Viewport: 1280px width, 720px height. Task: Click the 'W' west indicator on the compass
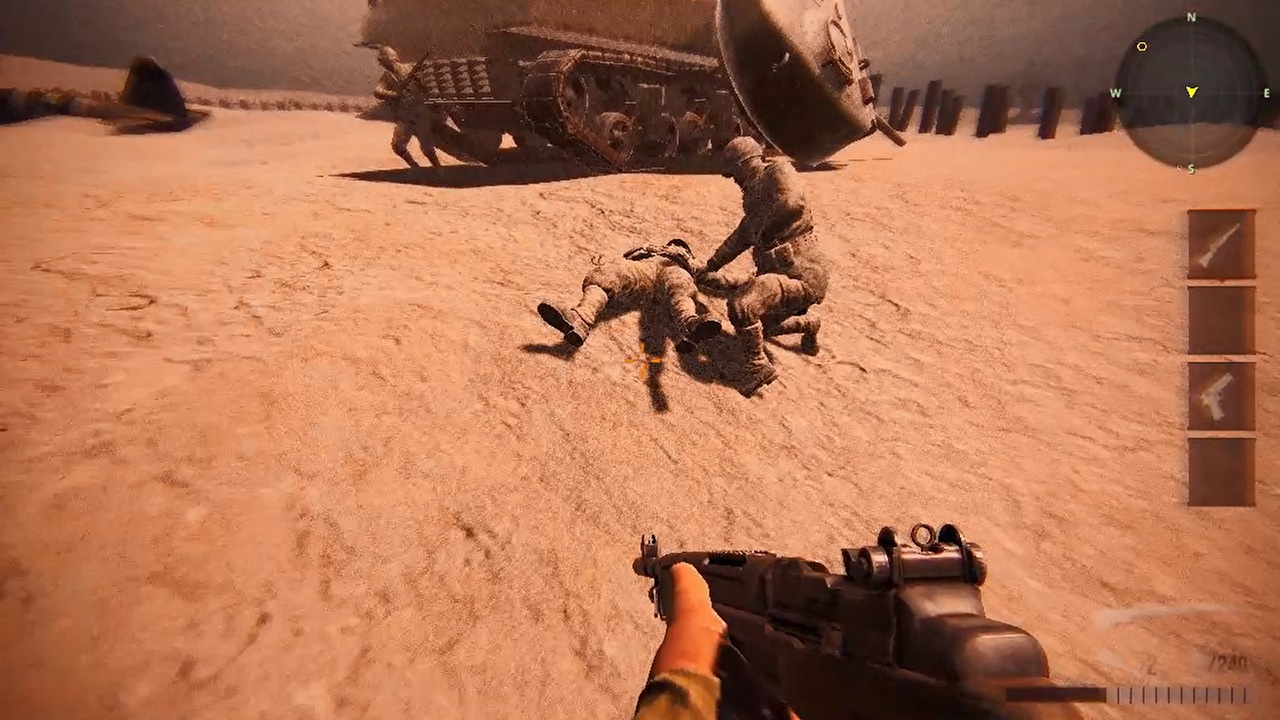[1115, 92]
